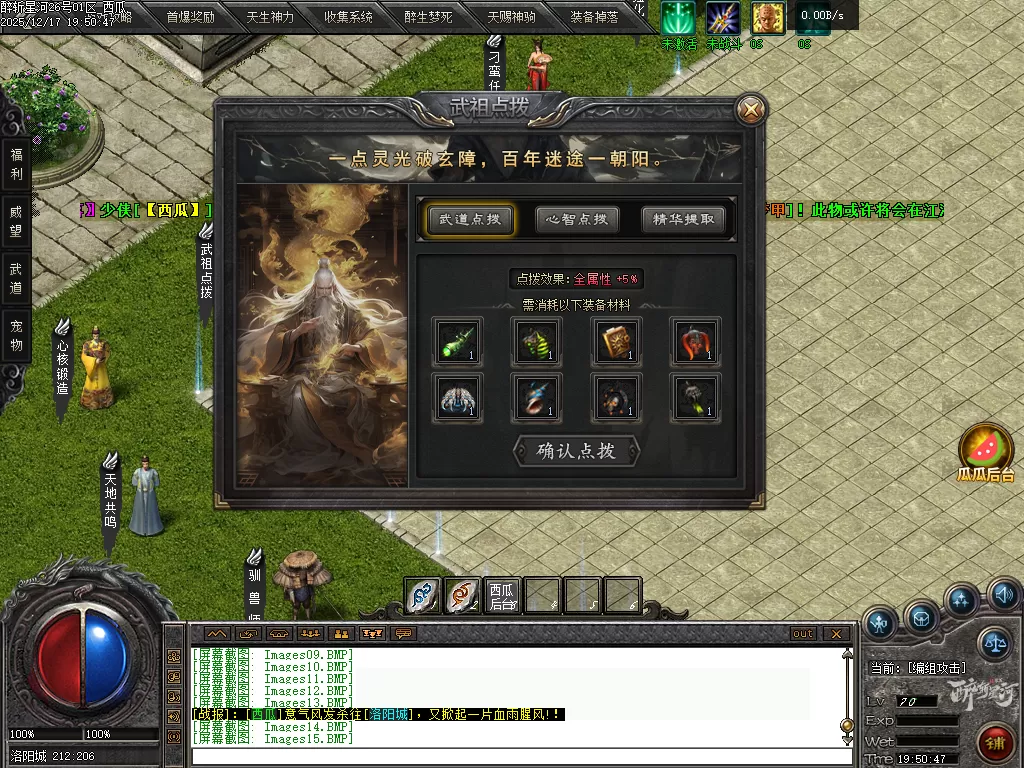Select the red demon mask material slot
The height and width of the screenshot is (768, 1024).
695,341
